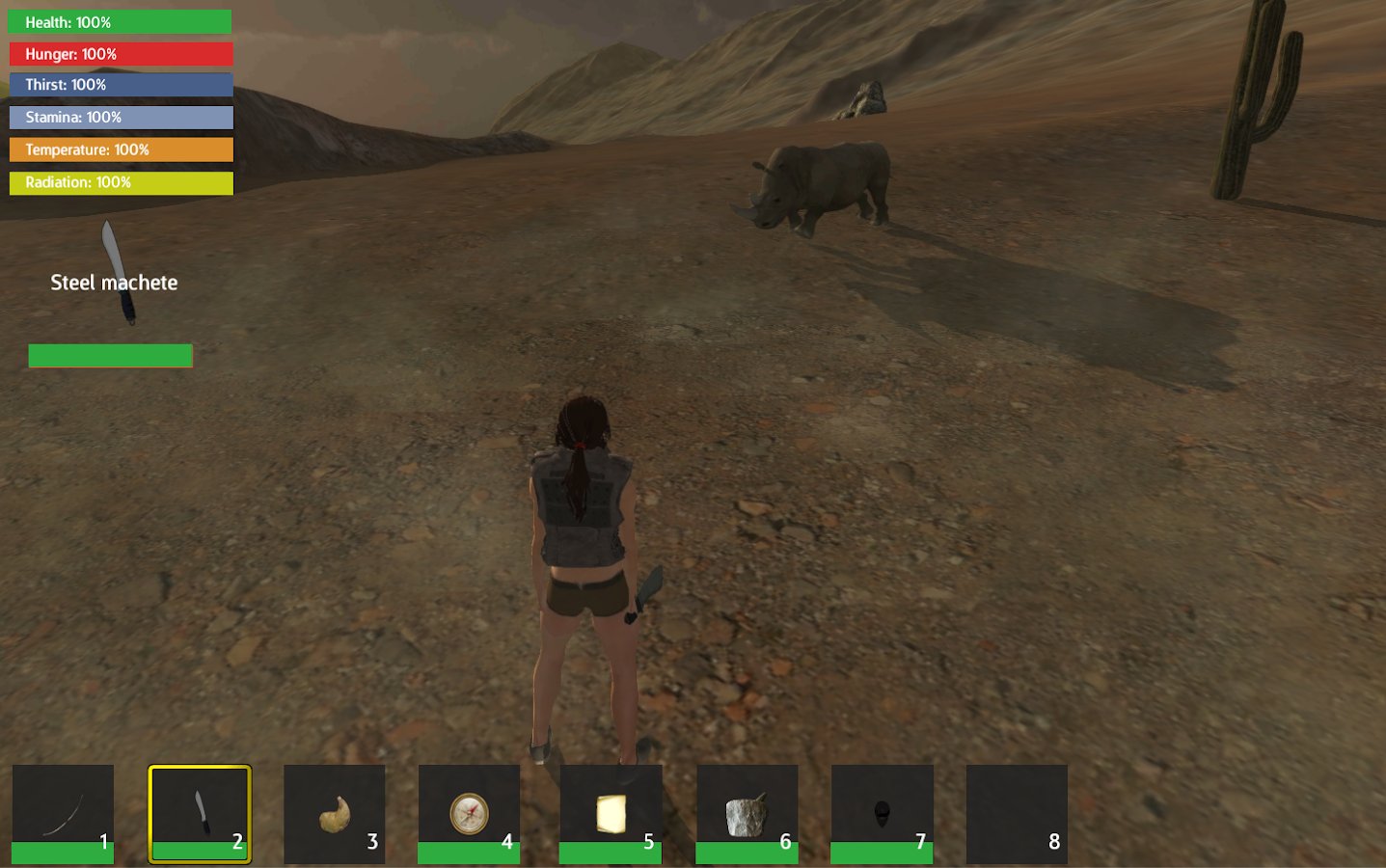Viewport: 1386px width, 868px height.
Task: Click empty hotbar slot 8
Action: pyautogui.click(x=1017, y=813)
